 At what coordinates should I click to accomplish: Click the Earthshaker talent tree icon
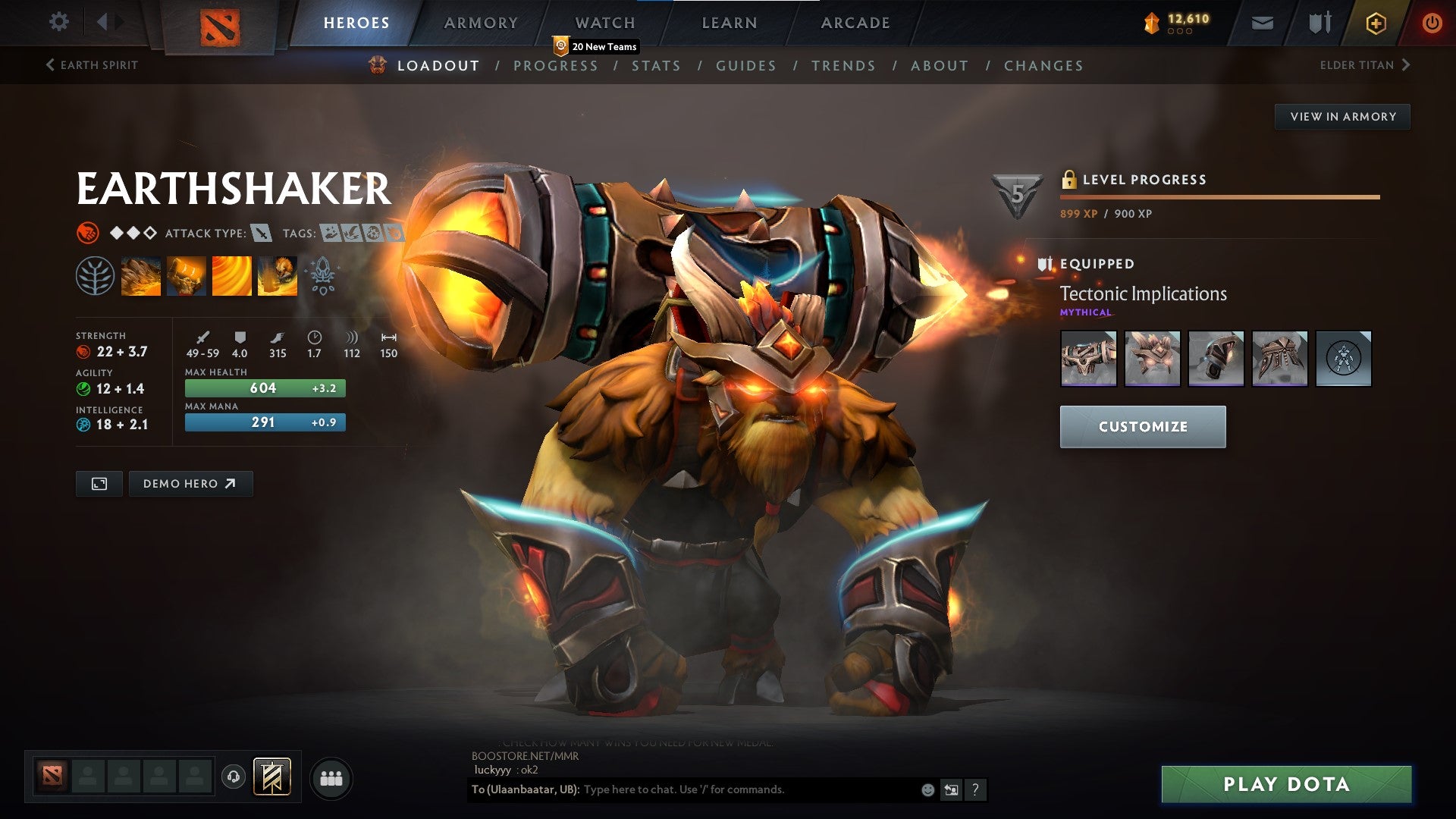coord(95,275)
